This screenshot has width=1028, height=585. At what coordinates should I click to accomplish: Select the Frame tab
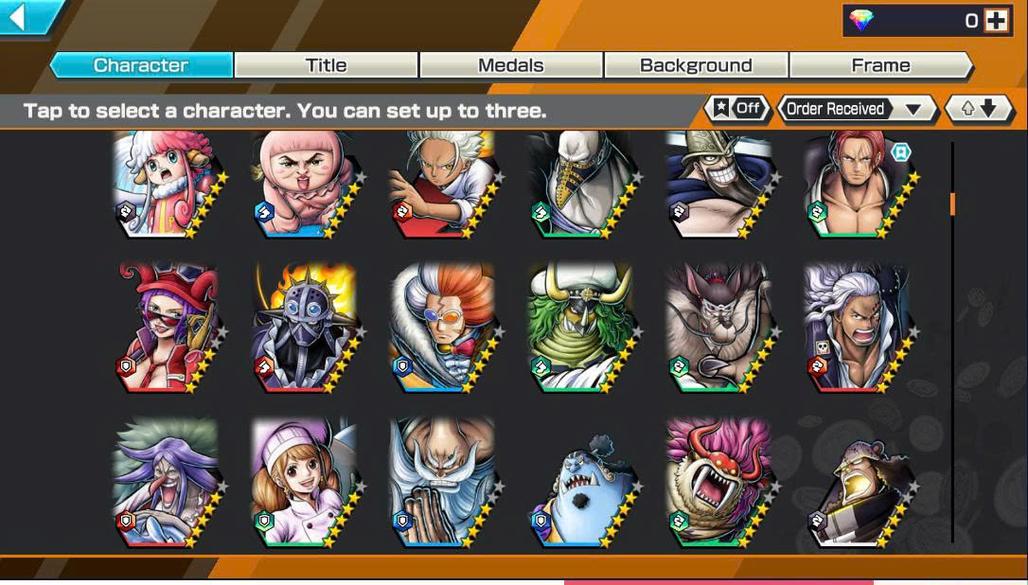880,66
